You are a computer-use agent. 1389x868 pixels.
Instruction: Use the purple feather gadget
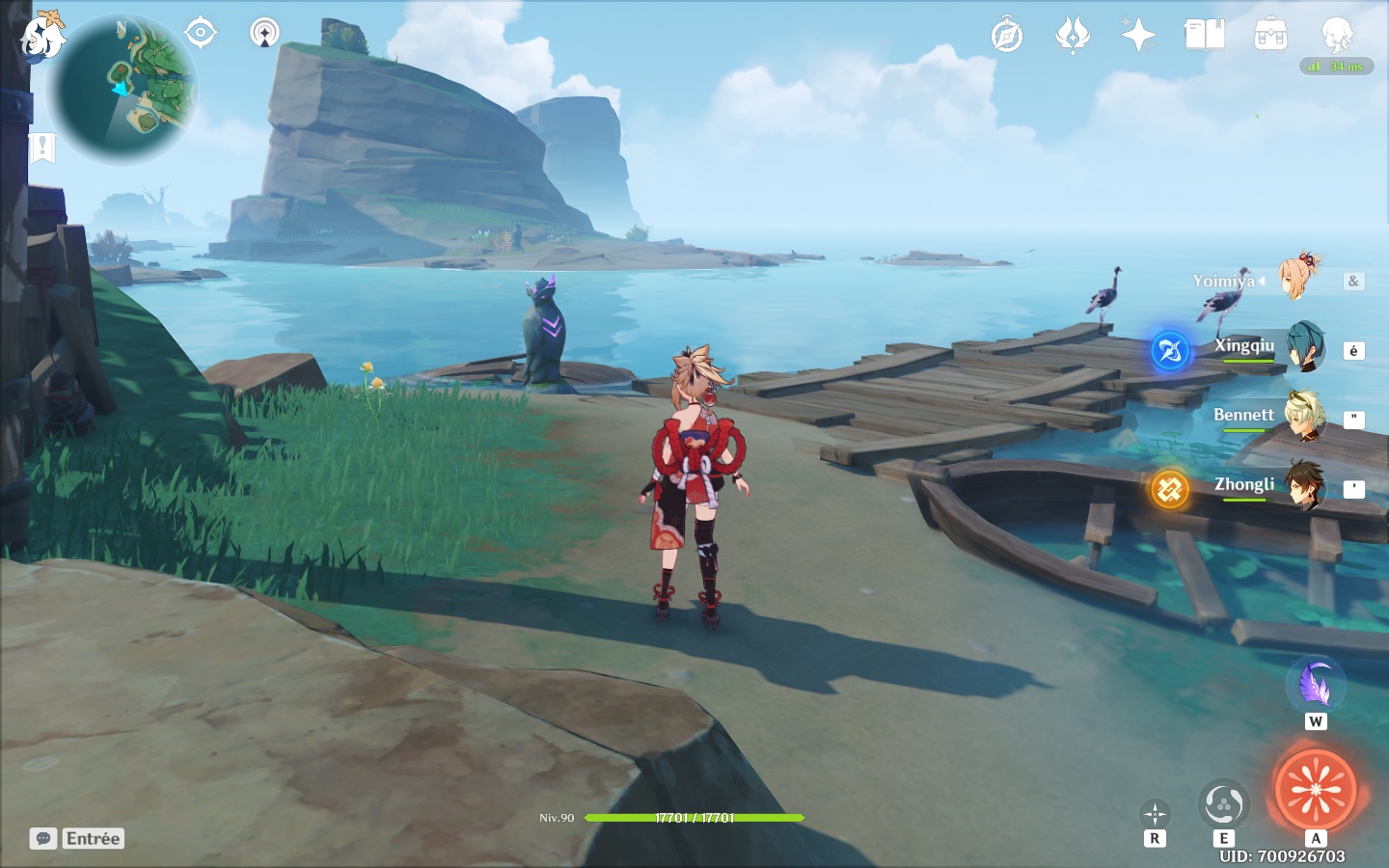pyautogui.click(x=1315, y=685)
